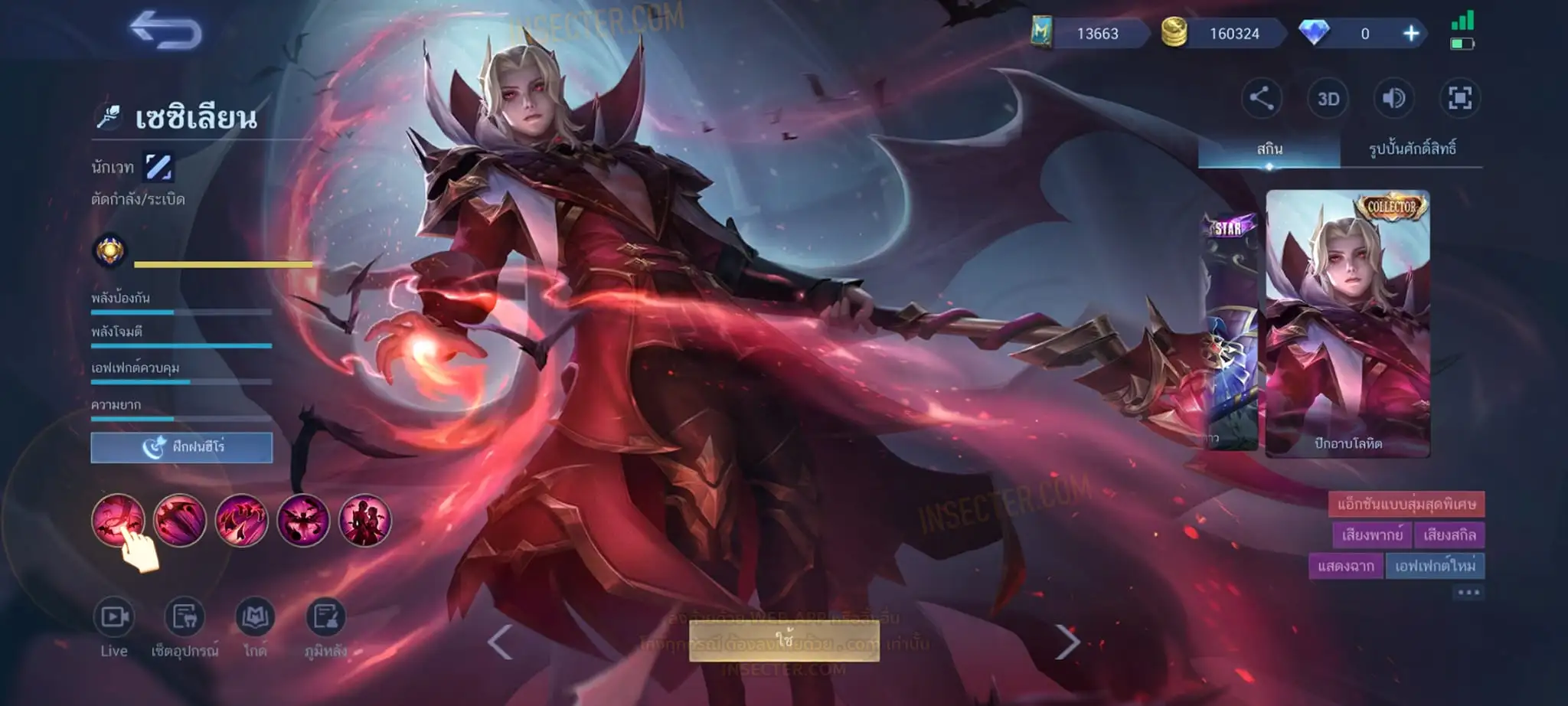
Task: Select the เอฟเฟกต์ใหม่ new effects tag
Action: (x=1435, y=566)
